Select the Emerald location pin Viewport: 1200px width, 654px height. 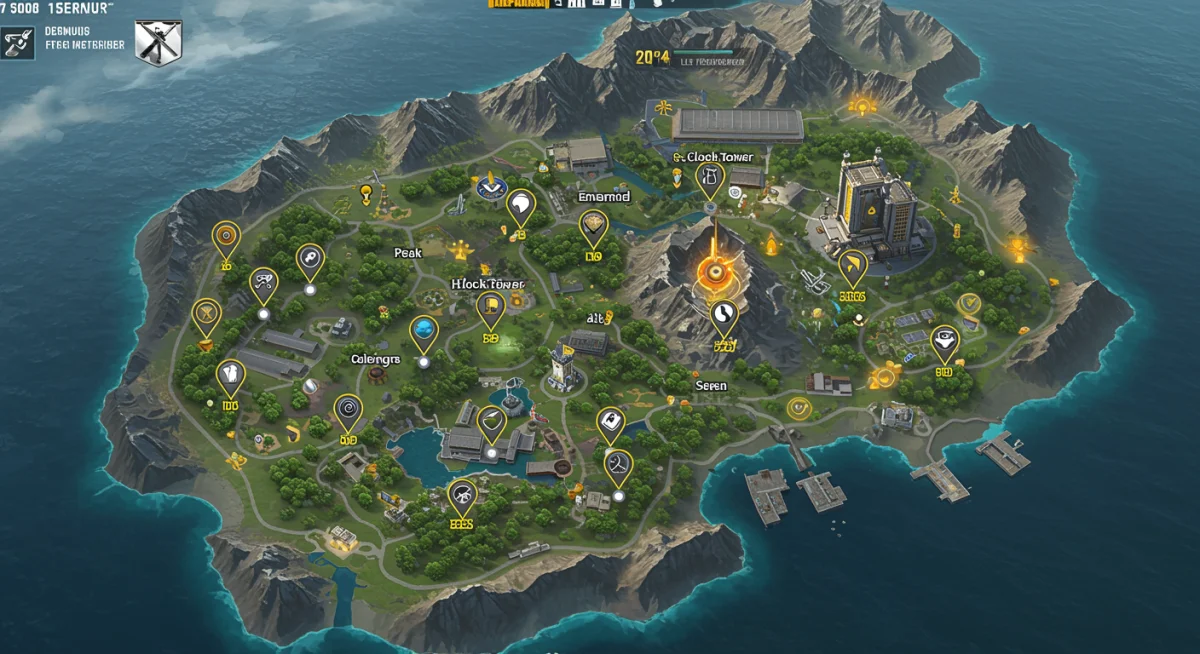click(593, 228)
